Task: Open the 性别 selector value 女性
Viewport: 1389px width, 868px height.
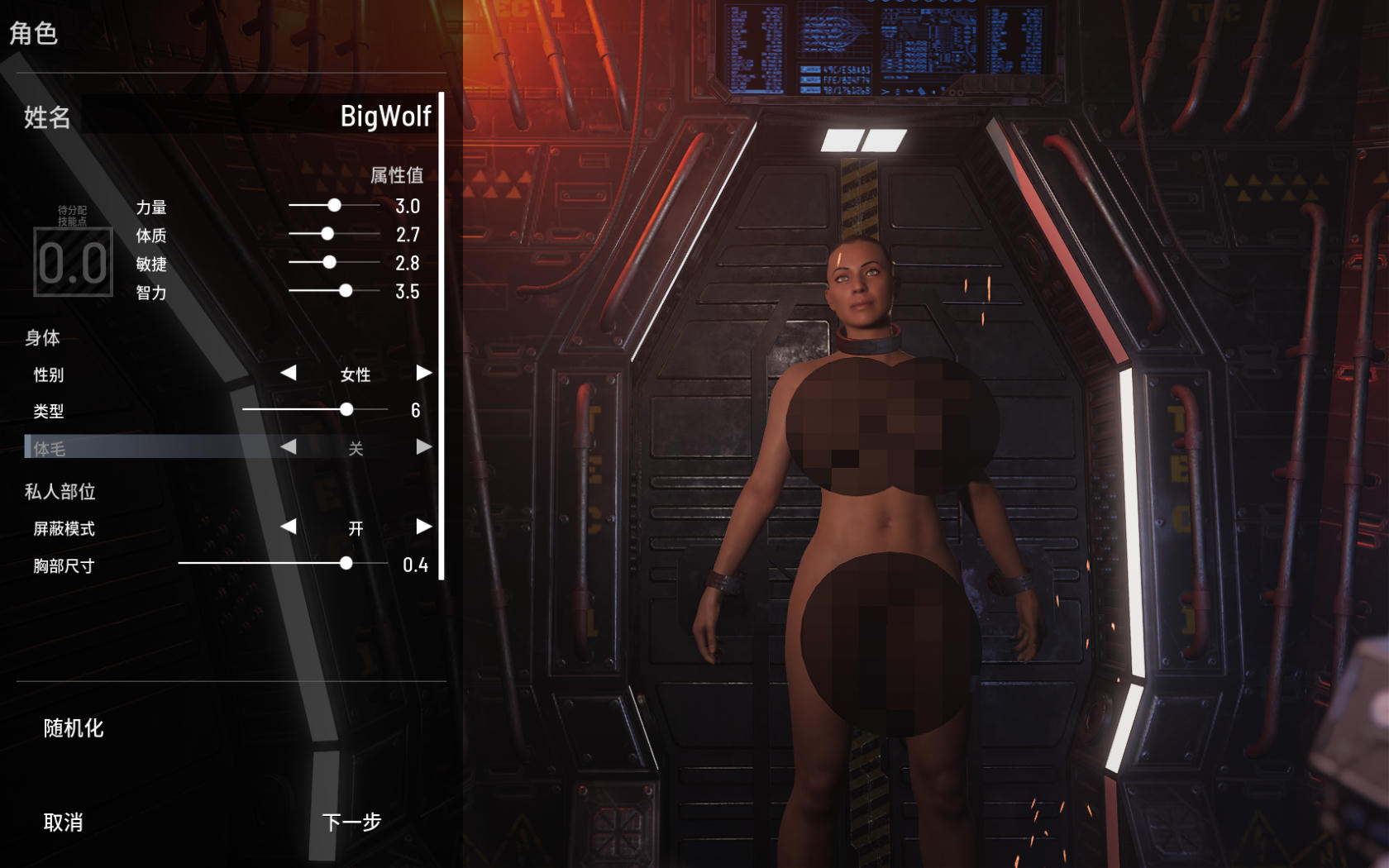Action: pos(356,374)
